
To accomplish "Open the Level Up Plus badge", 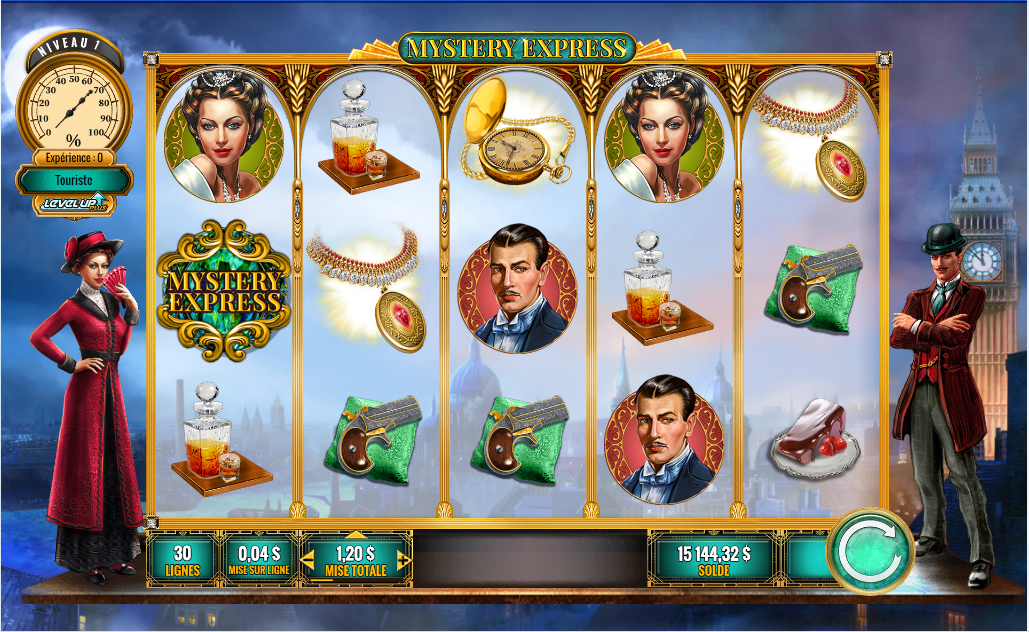I will coord(73,205).
